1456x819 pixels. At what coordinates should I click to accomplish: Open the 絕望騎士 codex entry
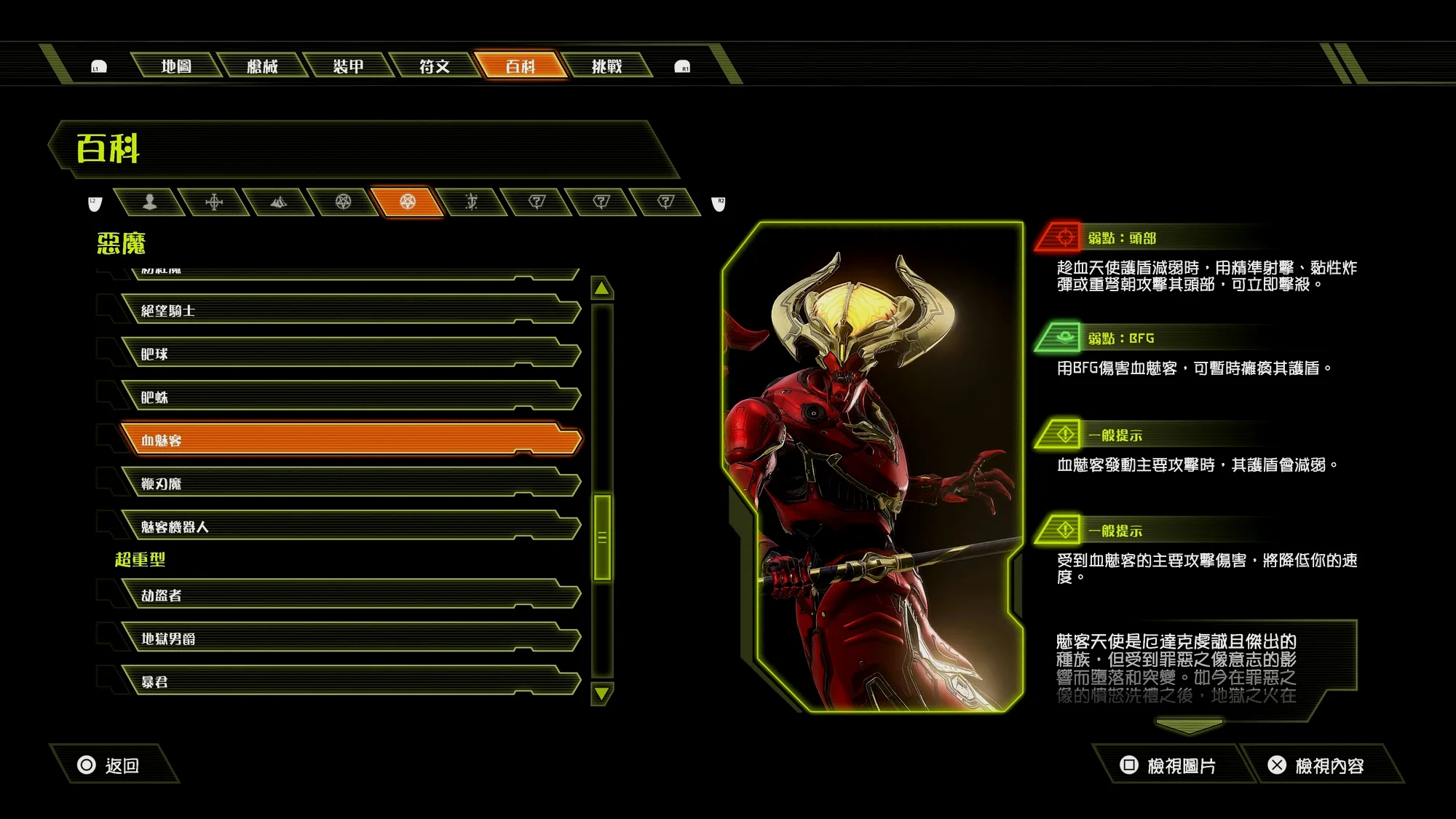tap(349, 311)
